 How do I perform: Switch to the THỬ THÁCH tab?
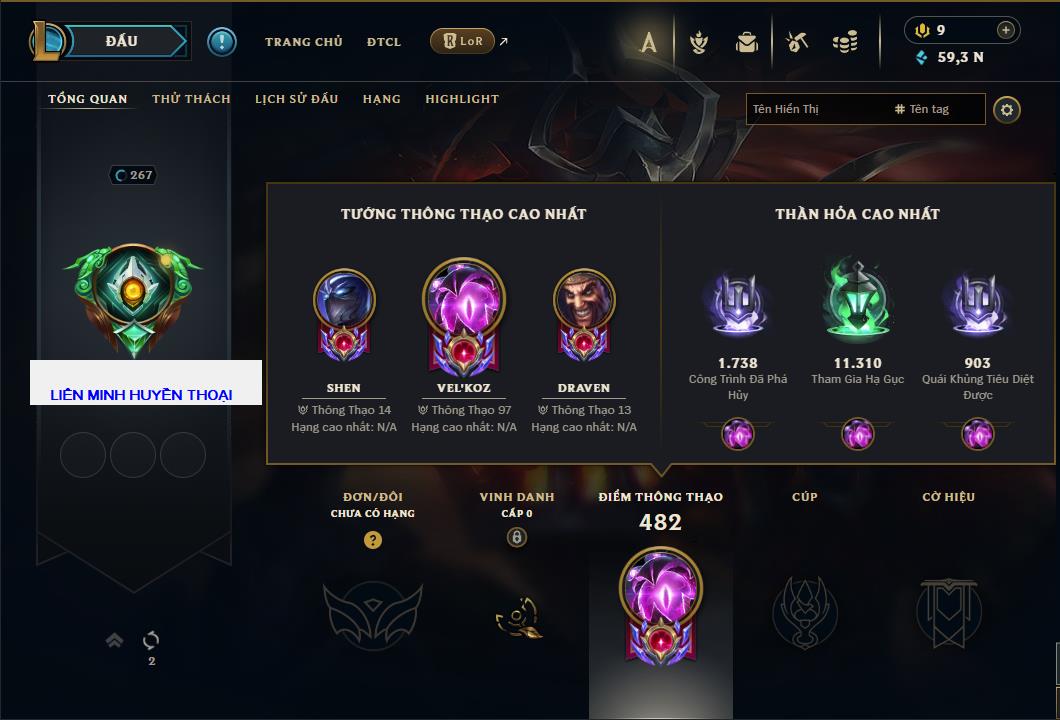[191, 99]
